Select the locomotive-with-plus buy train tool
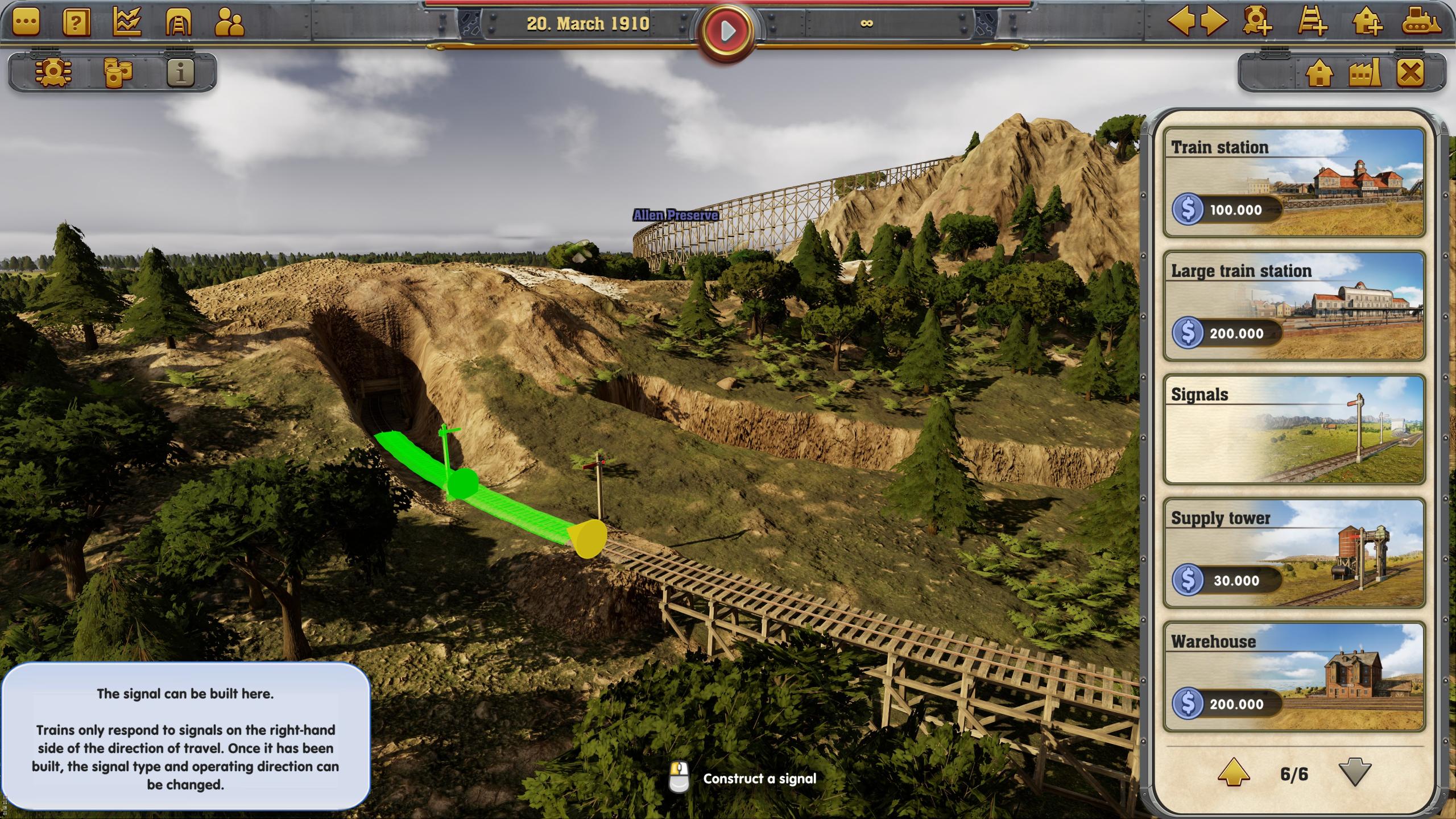 point(1257,22)
